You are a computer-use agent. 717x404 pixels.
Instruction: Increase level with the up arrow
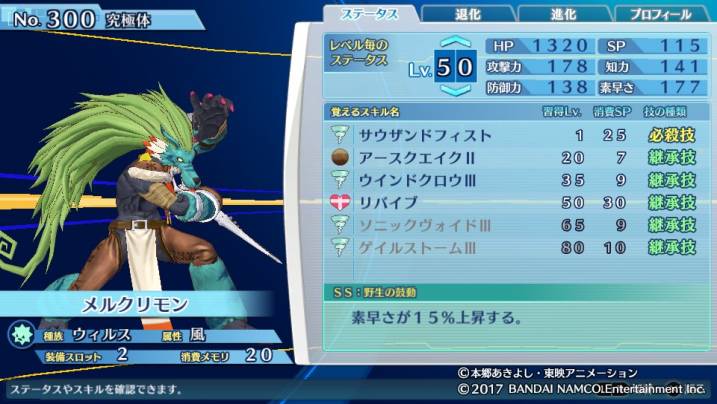[454, 44]
